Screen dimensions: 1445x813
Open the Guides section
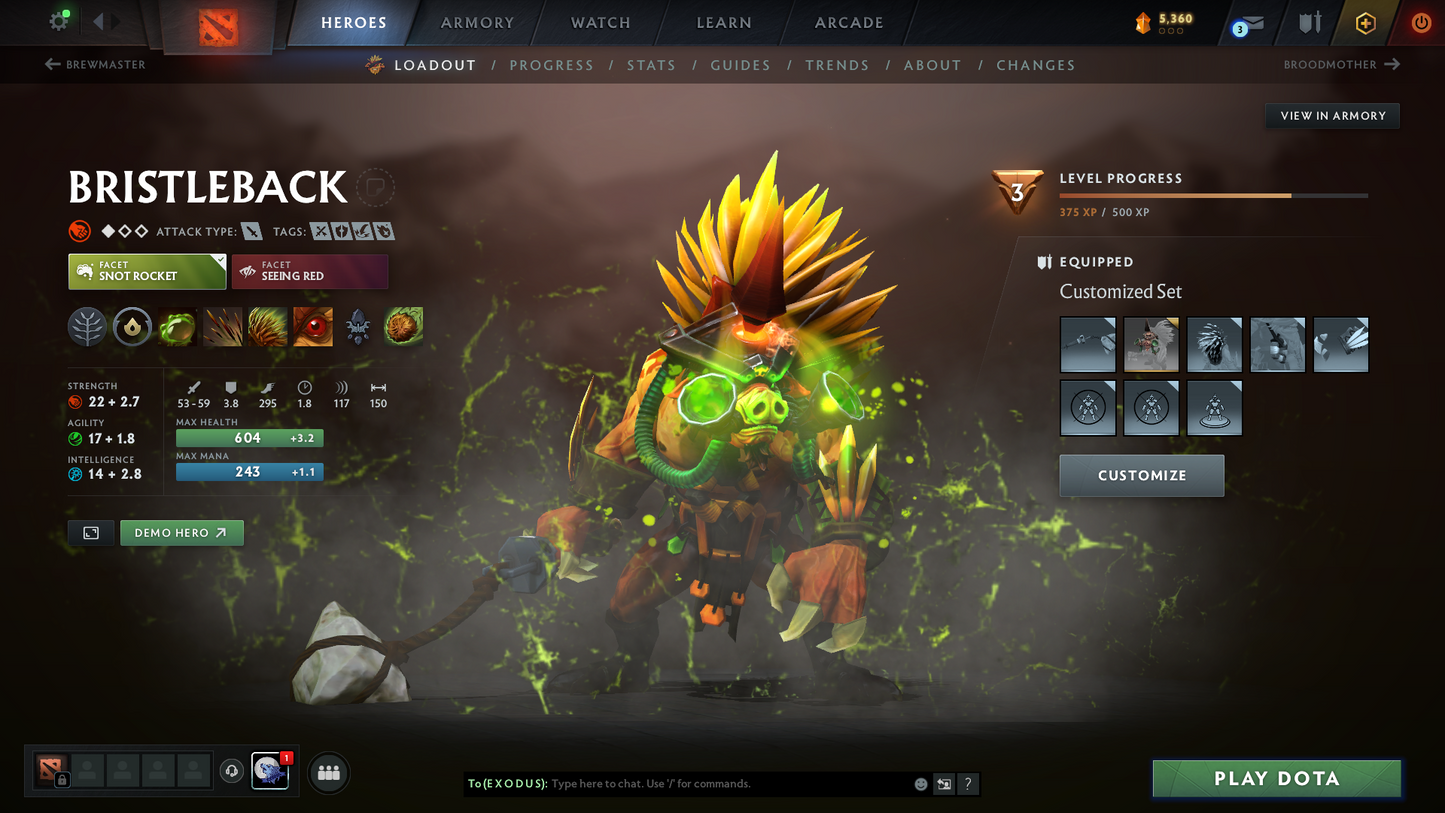pyautogui.click(x=740, y=65)
